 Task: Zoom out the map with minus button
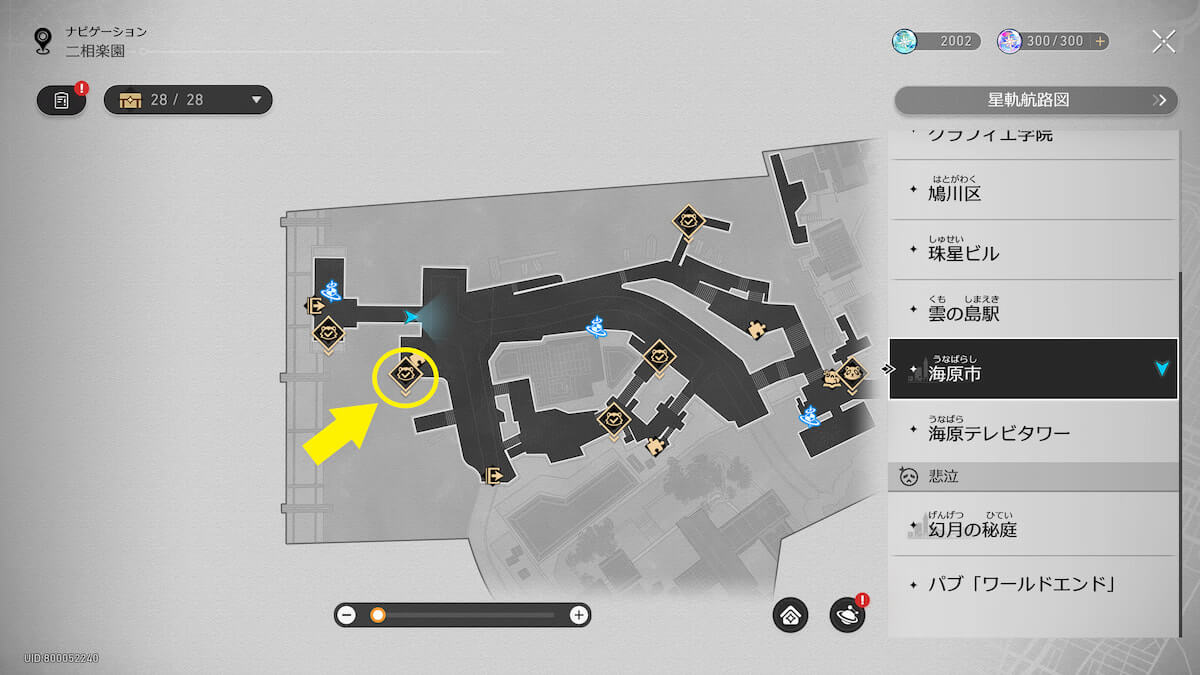click(347, 615)
